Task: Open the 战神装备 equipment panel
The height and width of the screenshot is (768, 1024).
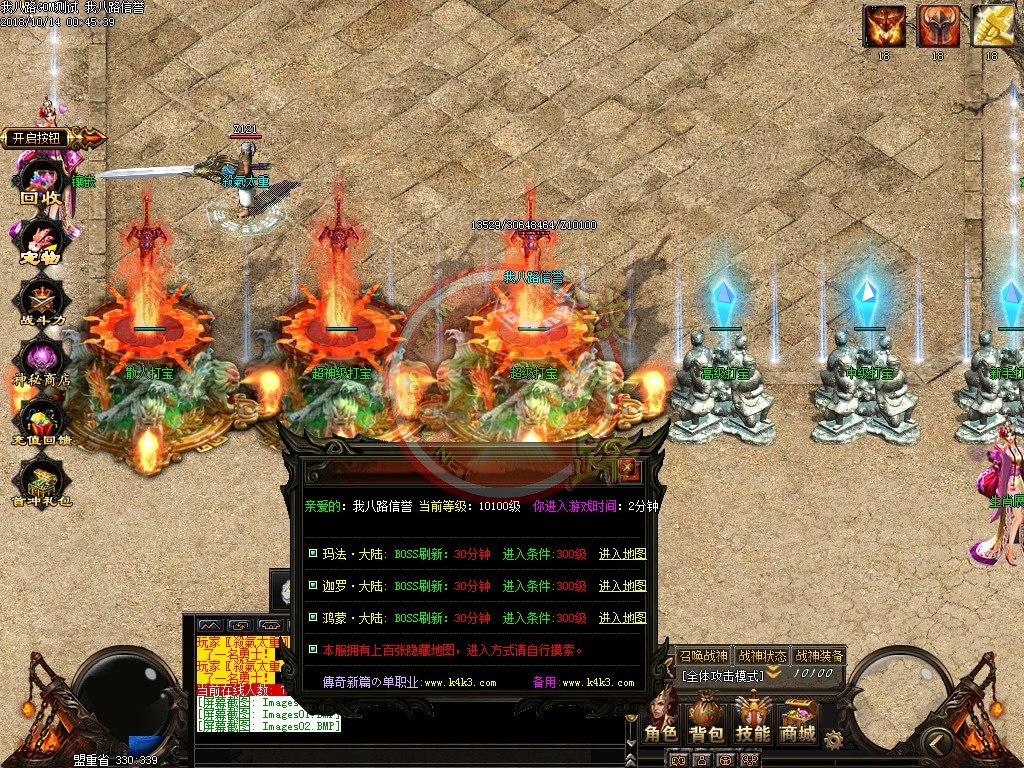Action: pos(819,656)
